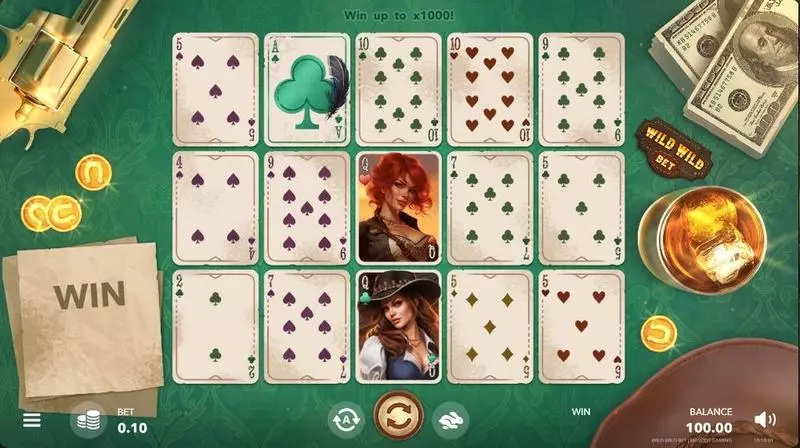Spin the reels with the center button

398,417
